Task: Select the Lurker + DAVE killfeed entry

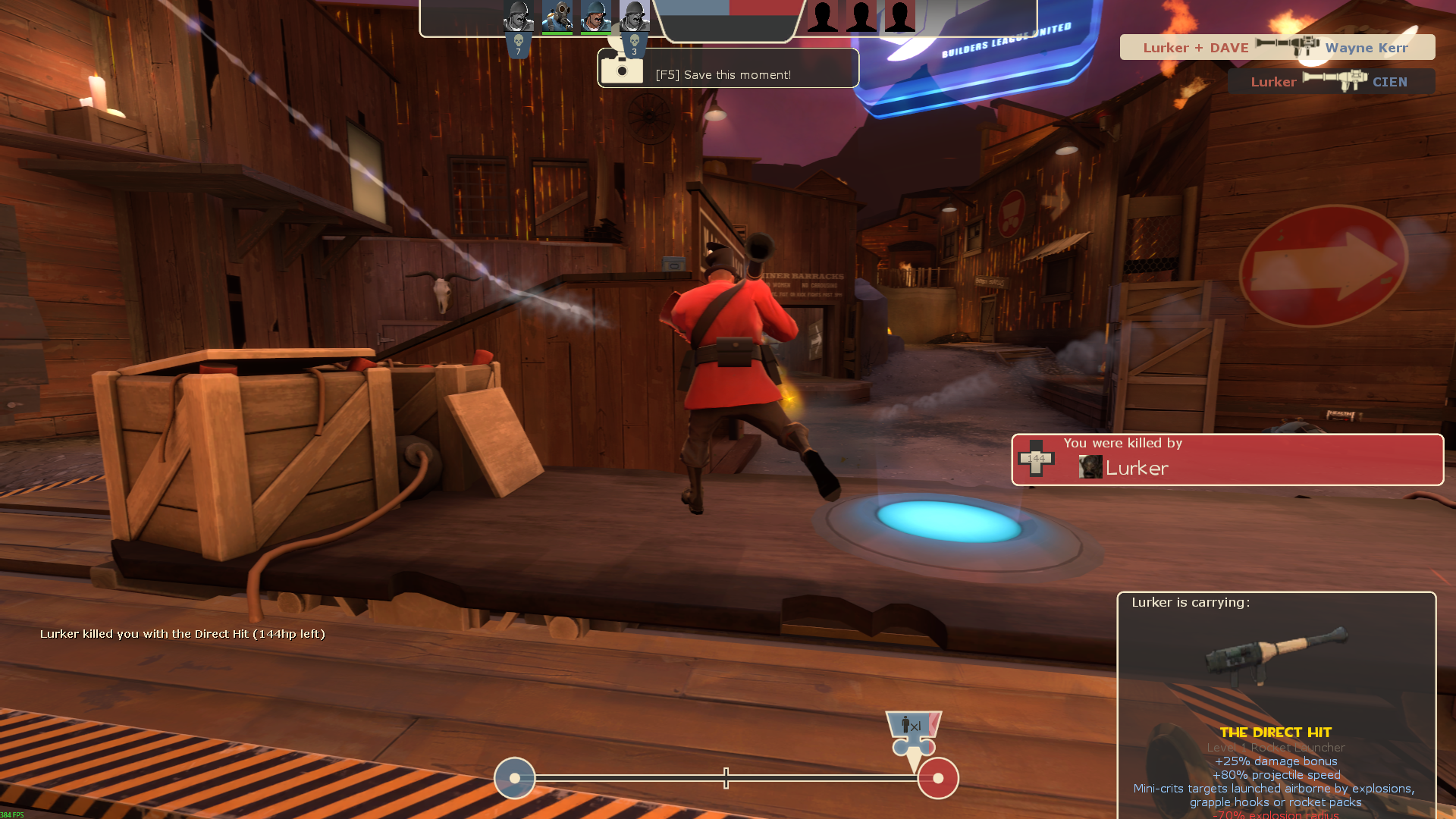Action: [x=1277, y=47]
